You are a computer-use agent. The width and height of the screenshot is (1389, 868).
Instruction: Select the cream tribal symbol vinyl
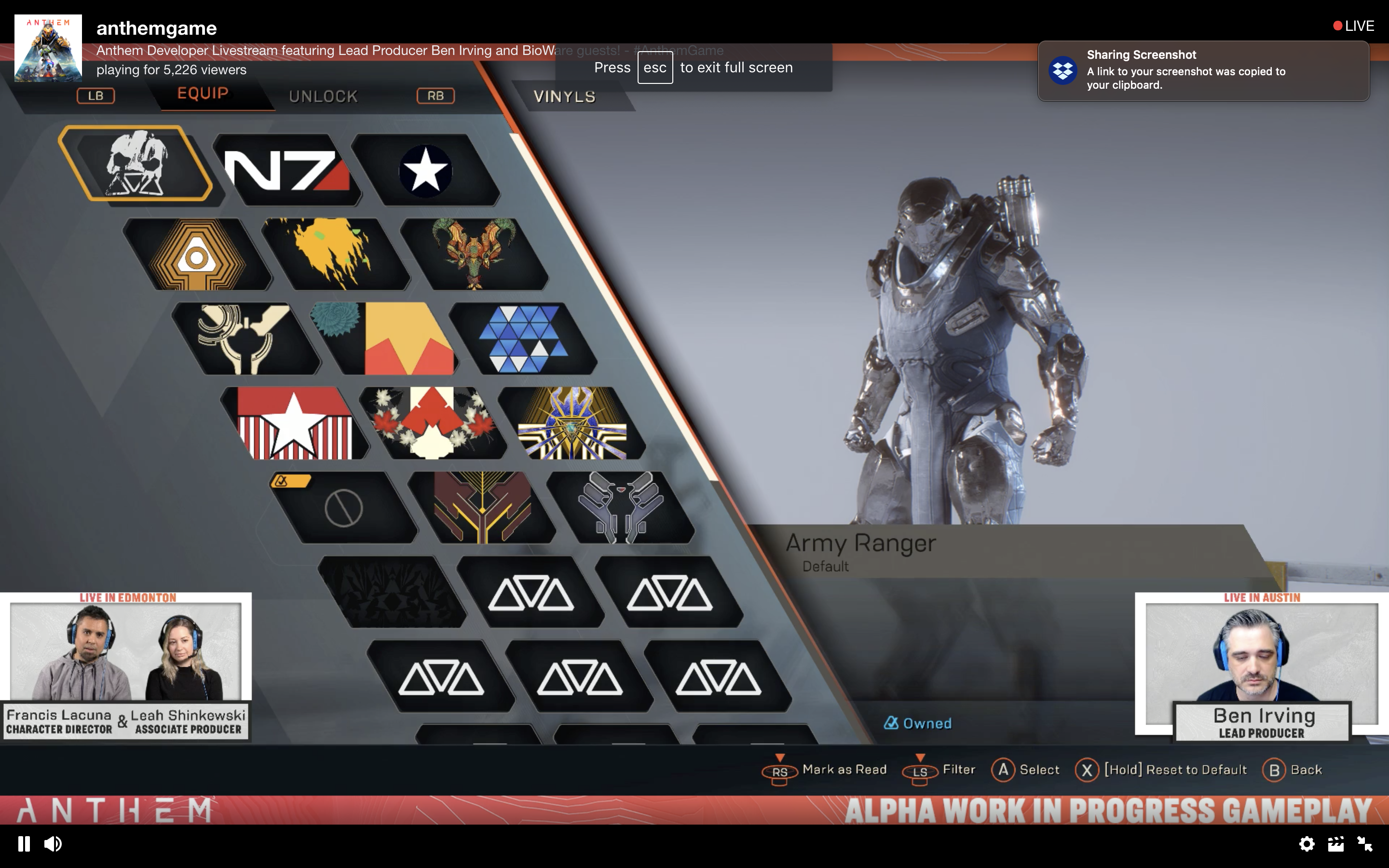click(245, 339)
